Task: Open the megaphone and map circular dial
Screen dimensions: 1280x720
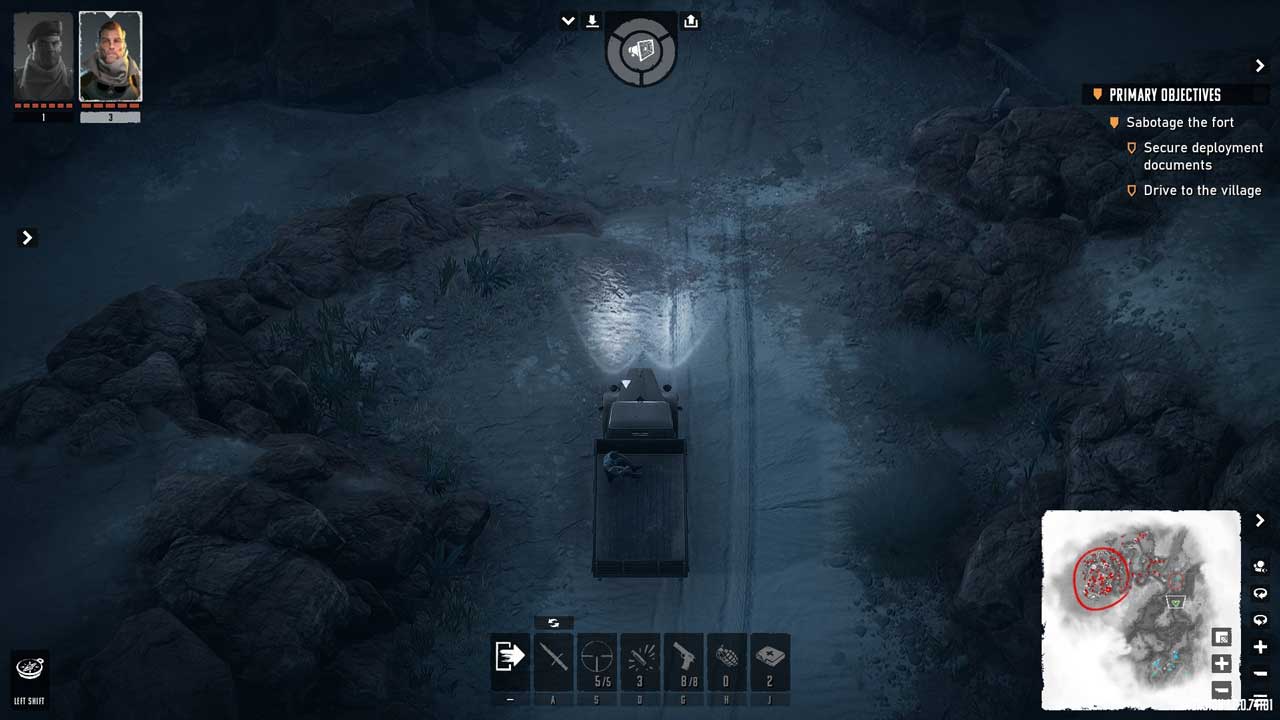Action: (x=641, y=49)
